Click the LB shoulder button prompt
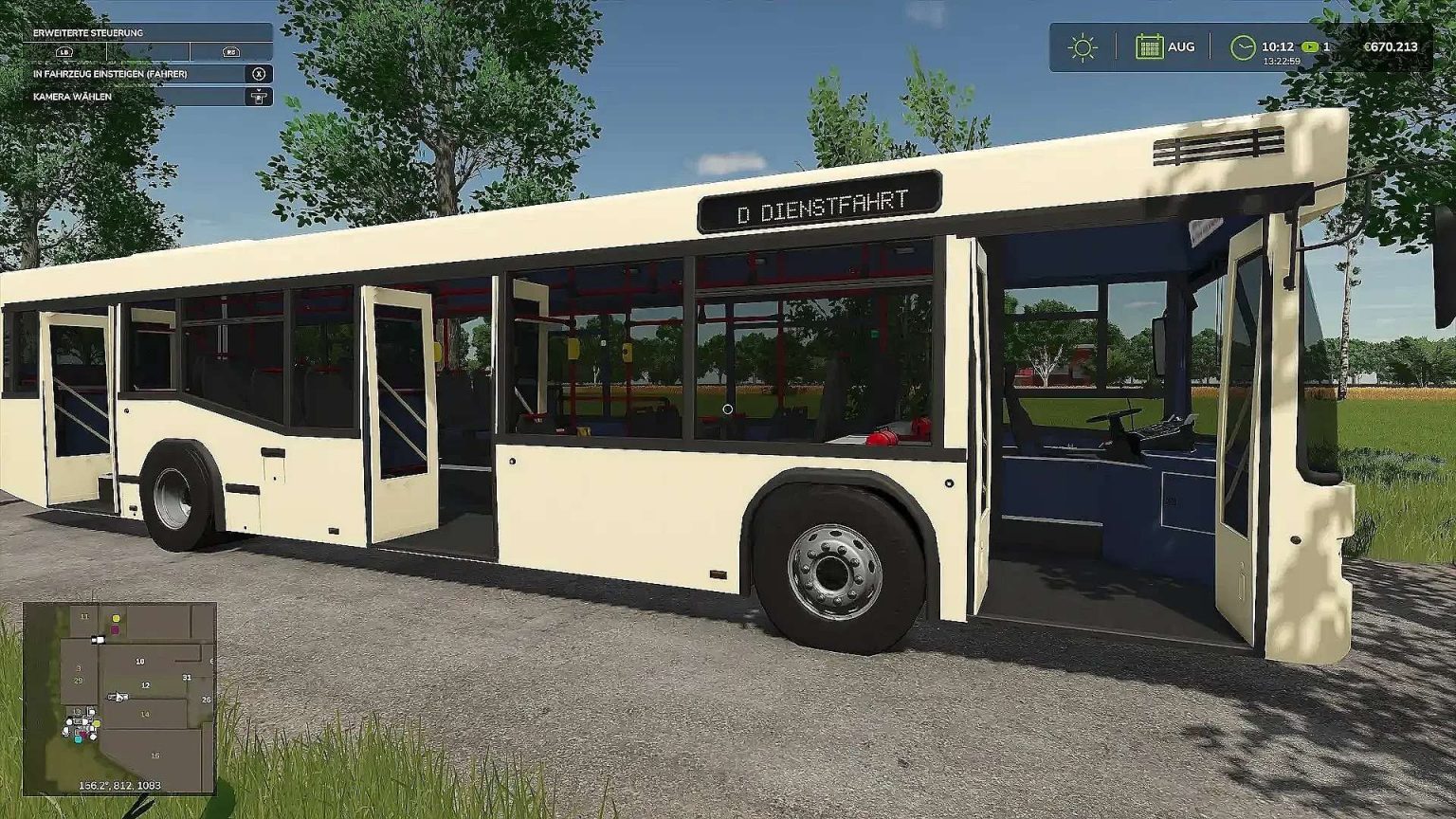Screen dimensions: 1456x819 click(x=64, y=51)
